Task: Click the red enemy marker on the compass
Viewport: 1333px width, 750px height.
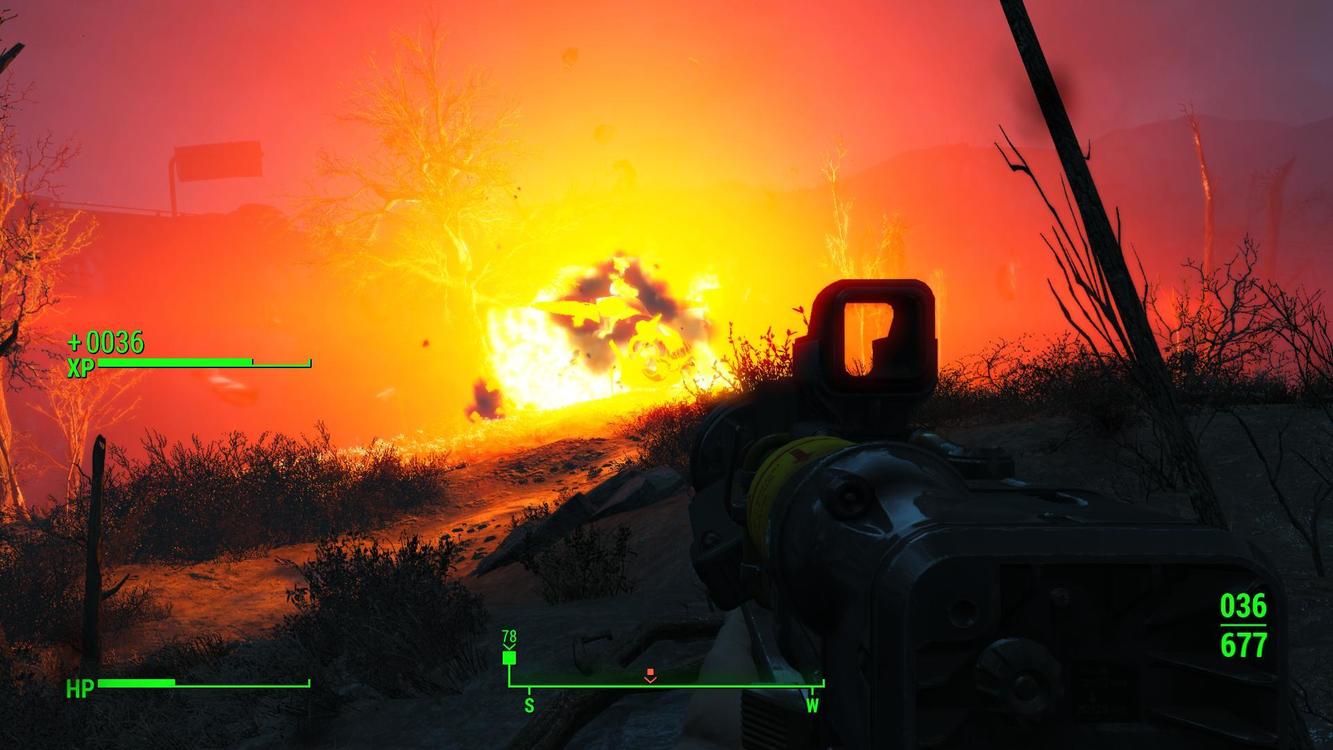Action: pyautogui.click(x=650, y=675)
